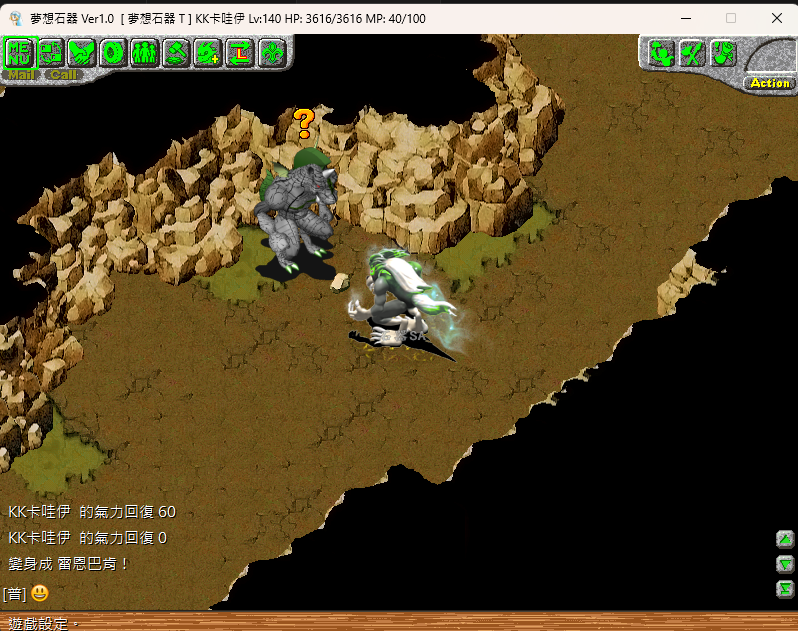Screen dimensions: 798x631
Task: Select the exclamation character icon
Action: (x=722, y=53)
